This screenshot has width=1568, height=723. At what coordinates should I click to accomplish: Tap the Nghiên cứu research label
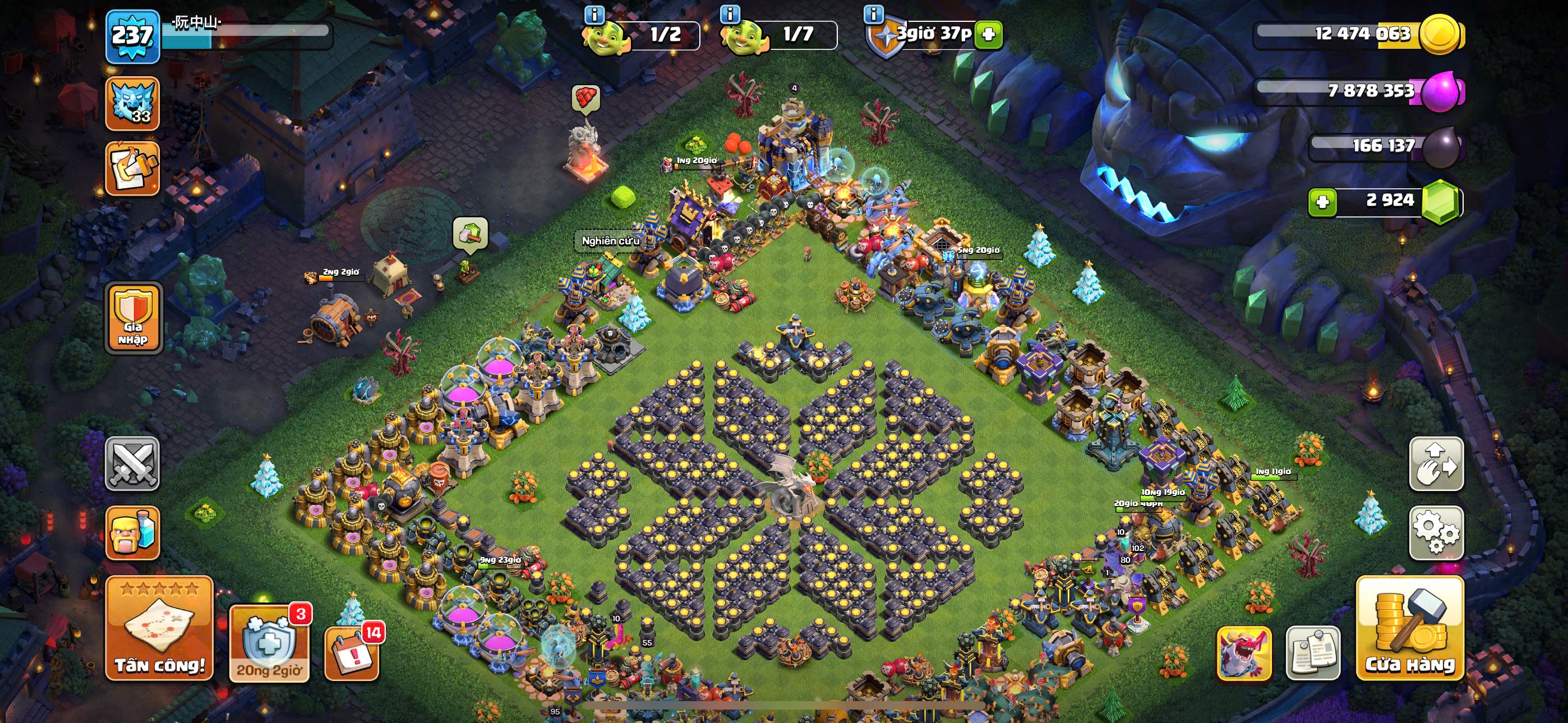coord(610,241)
